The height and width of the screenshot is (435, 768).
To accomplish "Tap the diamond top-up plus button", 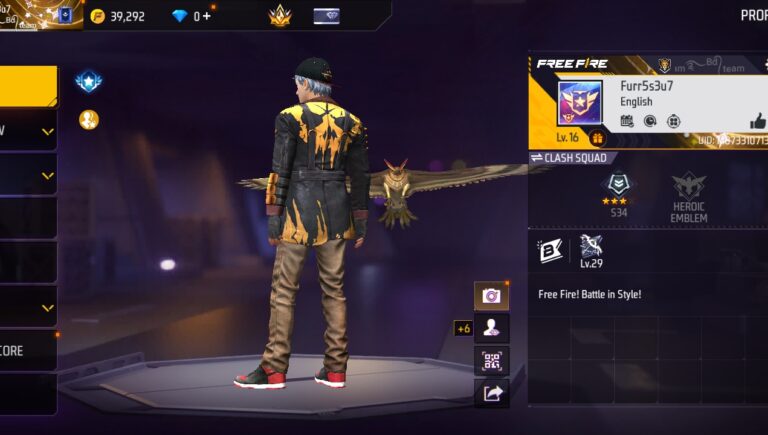I will tap(207, 16).
